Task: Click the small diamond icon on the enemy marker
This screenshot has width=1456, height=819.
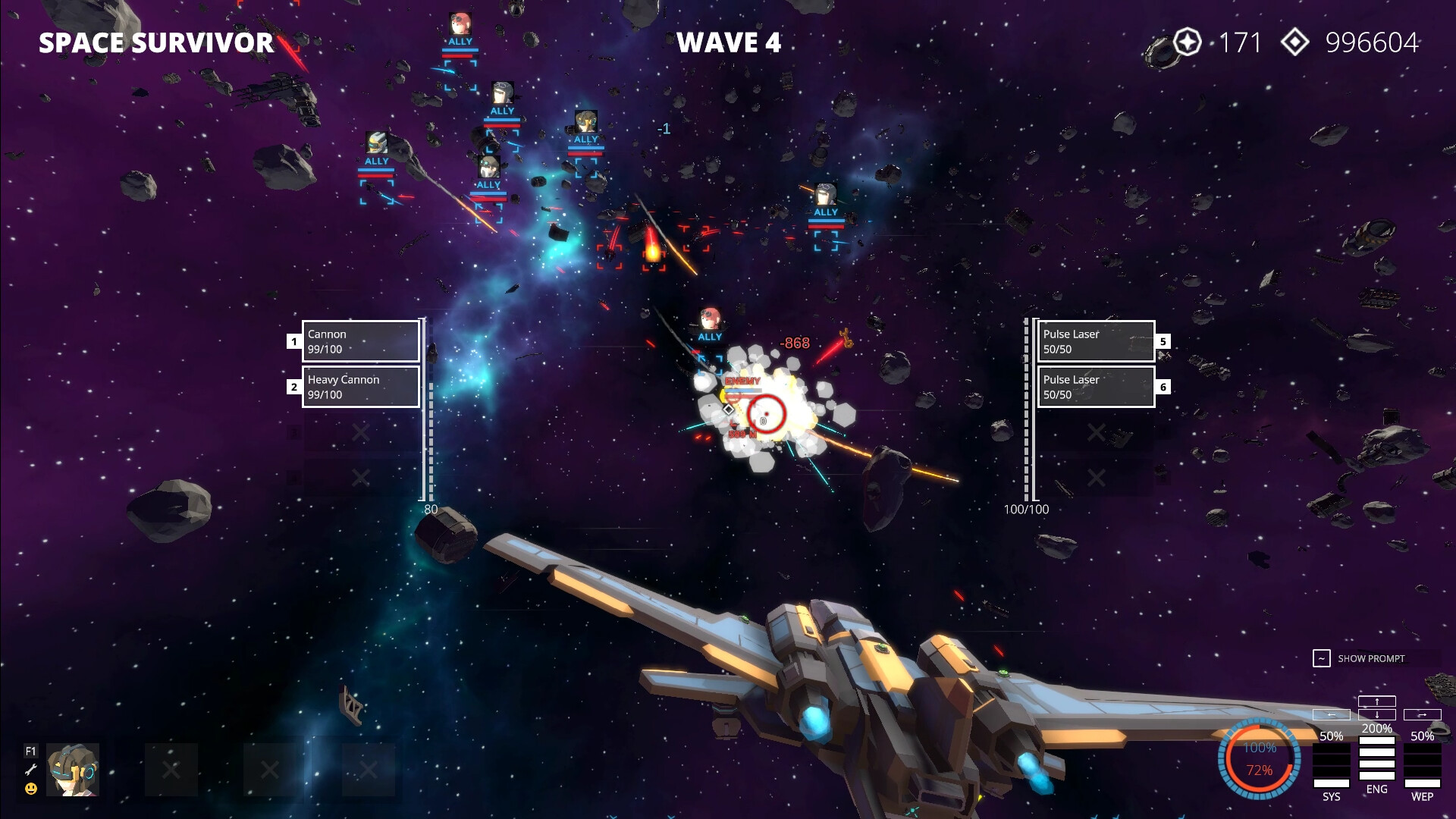Action: 728,409
